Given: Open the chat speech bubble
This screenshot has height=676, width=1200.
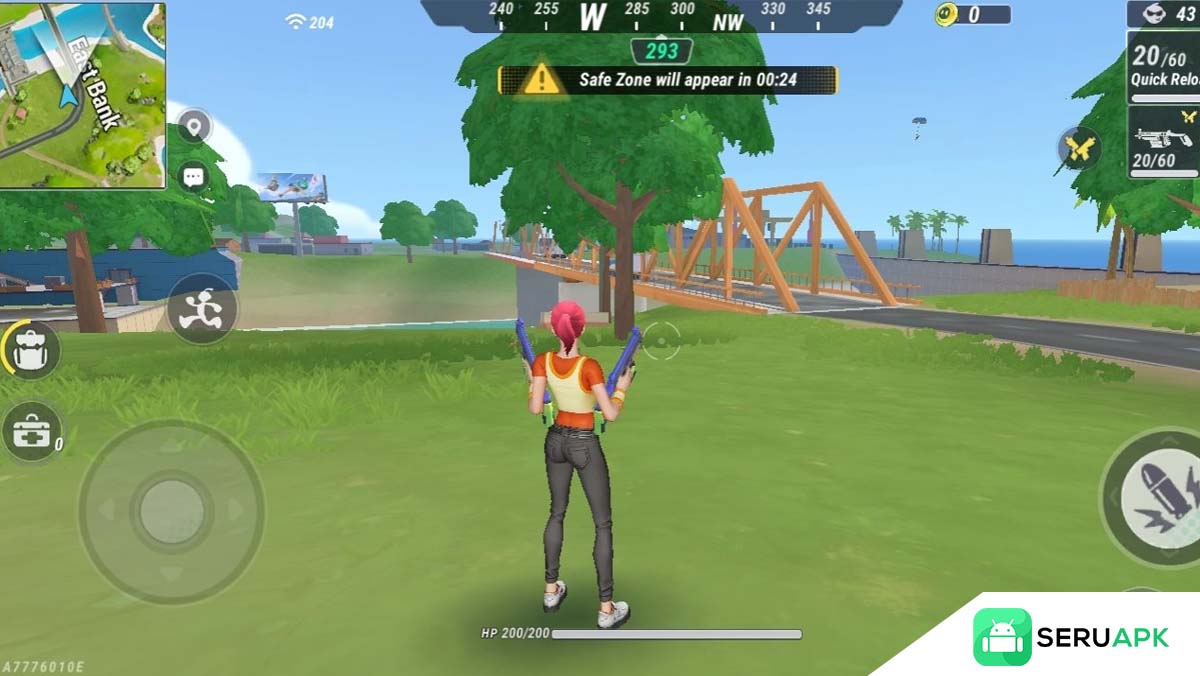Looking at the screenshot, I should 193,178.
